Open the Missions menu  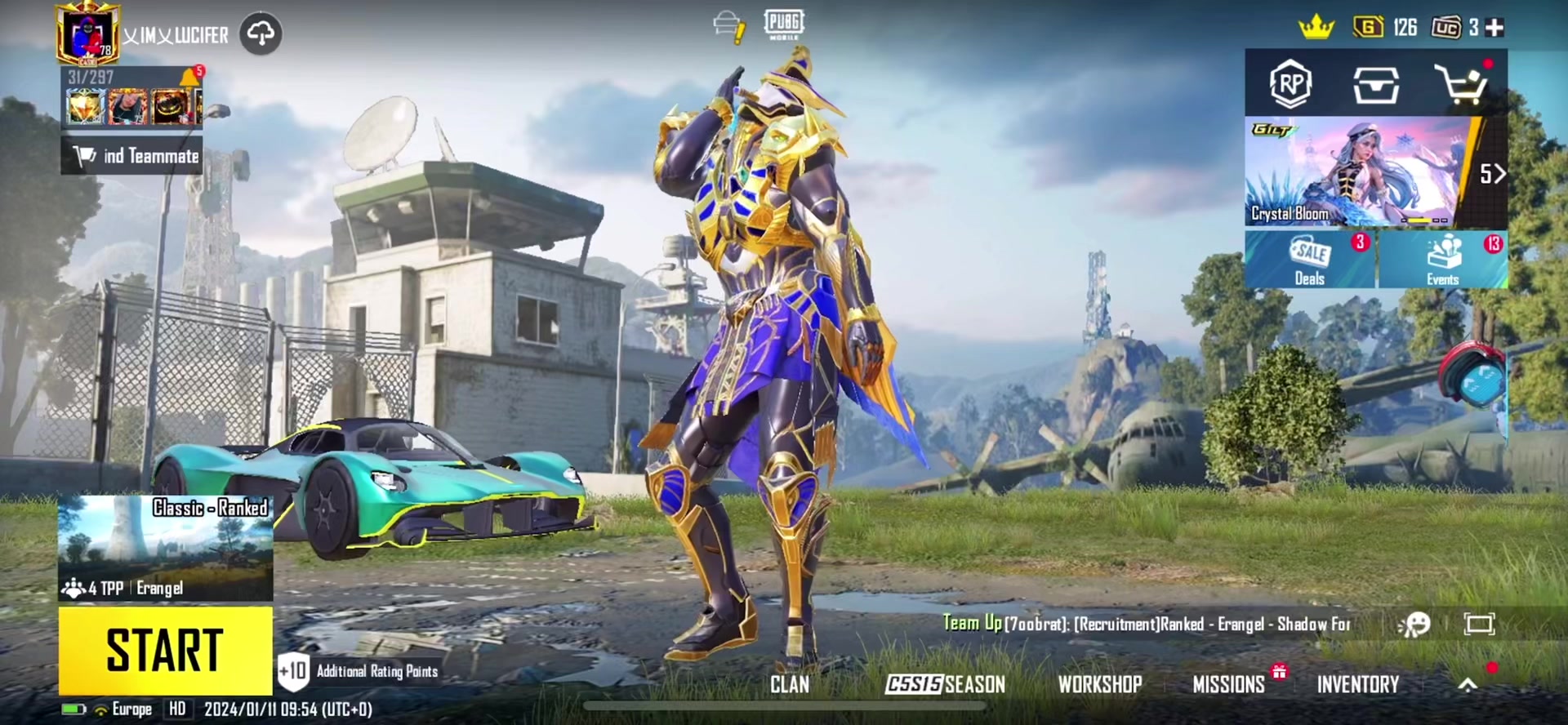pos(1228,684)
